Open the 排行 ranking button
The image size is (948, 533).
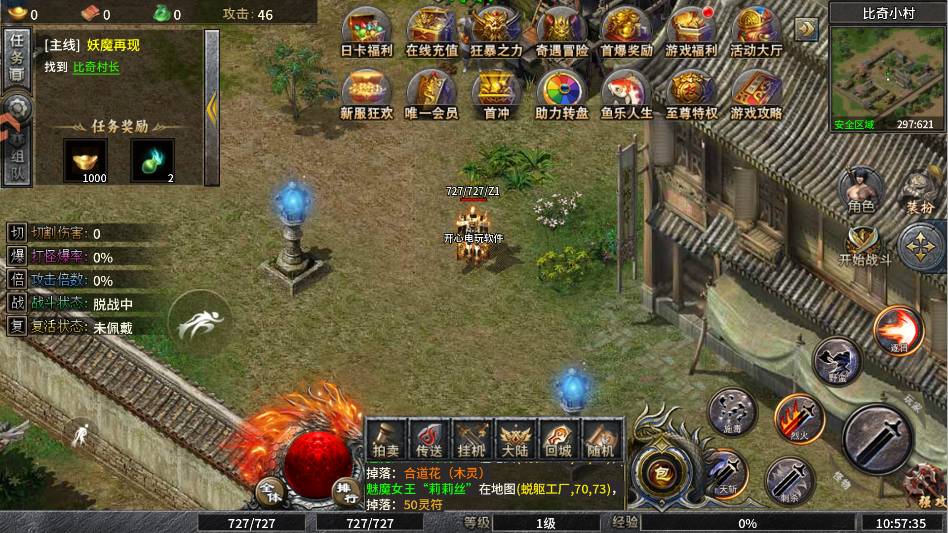(x=344, y=489)
